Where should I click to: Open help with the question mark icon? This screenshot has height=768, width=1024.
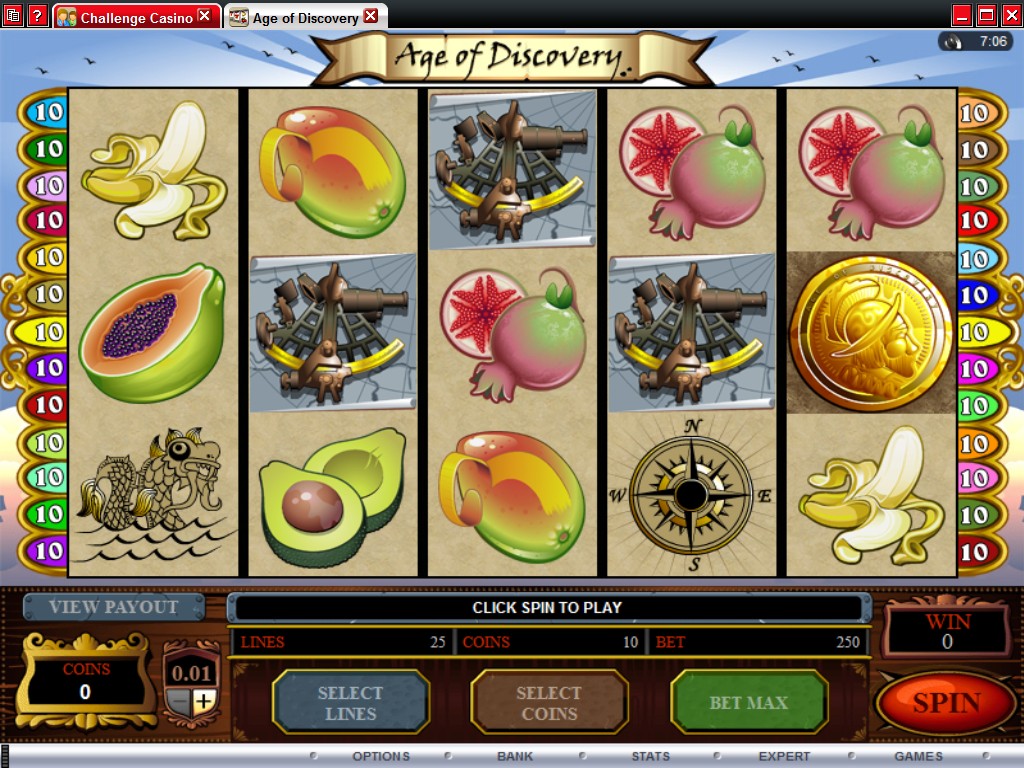37,16
